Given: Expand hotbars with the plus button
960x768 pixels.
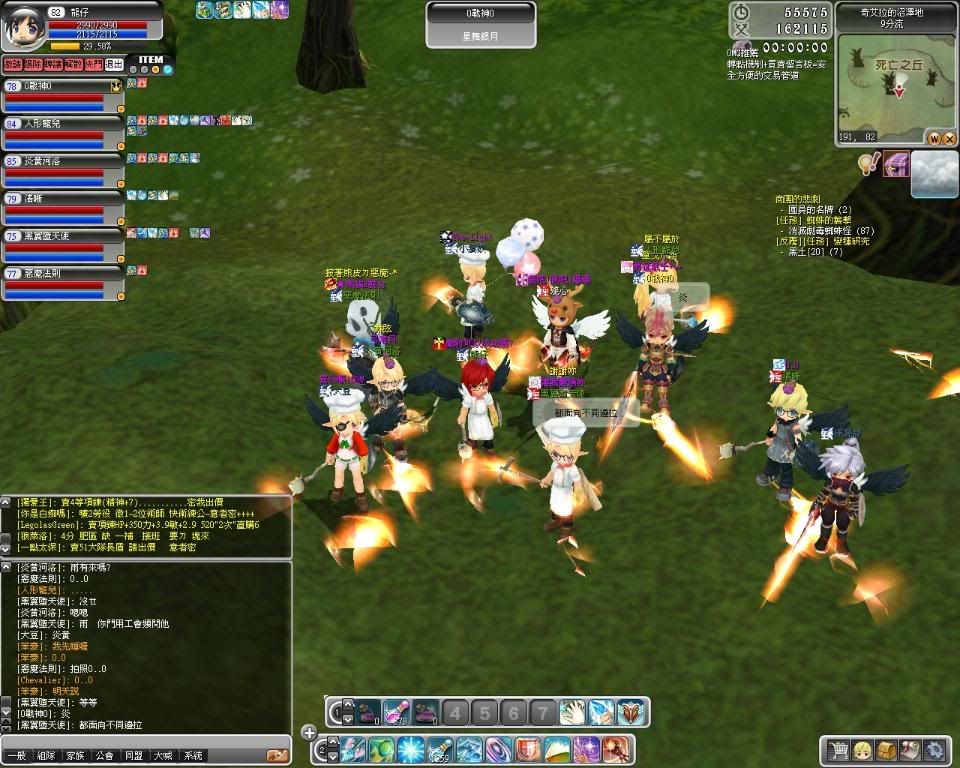Looking at the screenshot, I should 309,733.
